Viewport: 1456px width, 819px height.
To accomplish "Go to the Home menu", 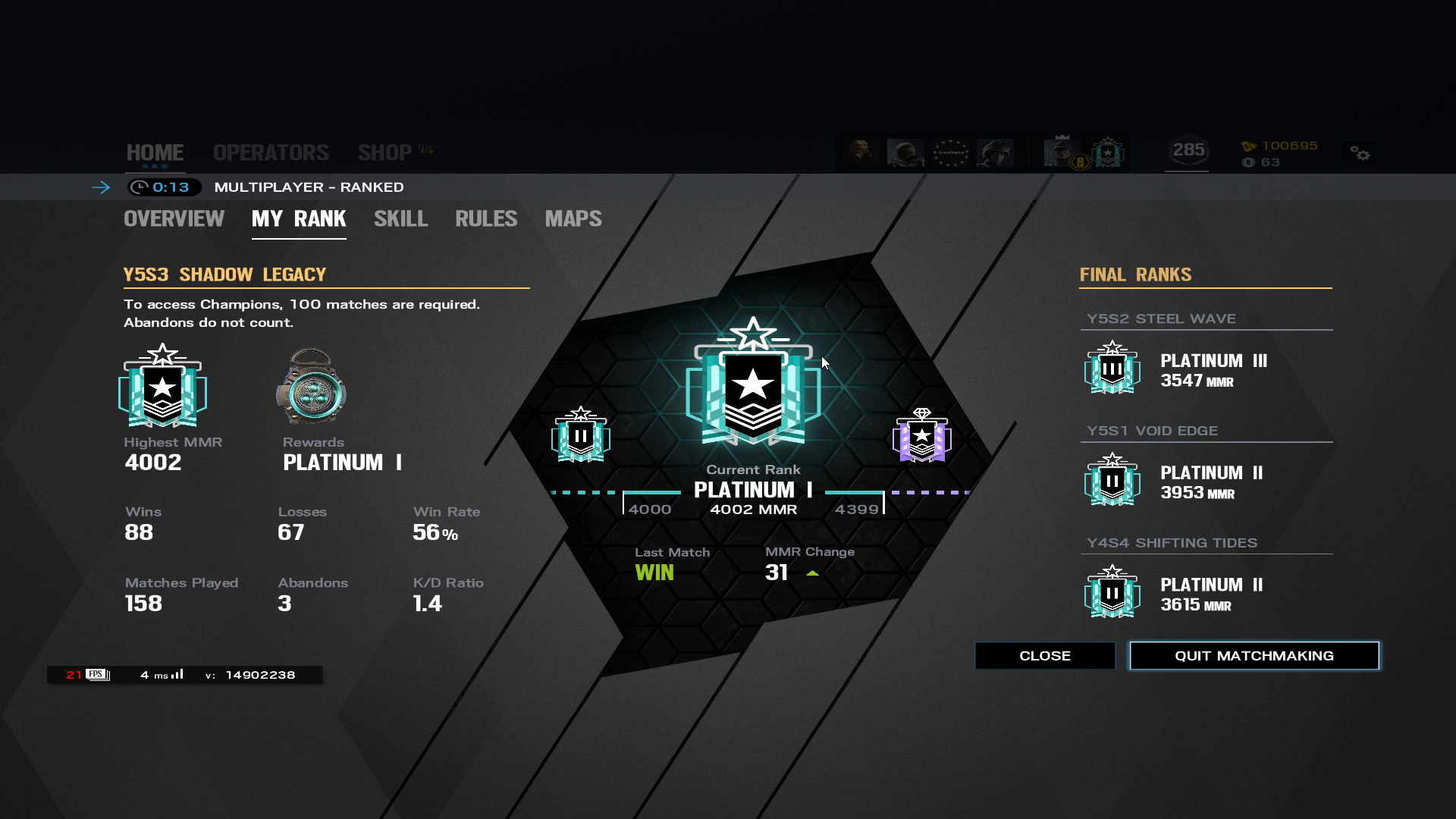I will point(155,152).
